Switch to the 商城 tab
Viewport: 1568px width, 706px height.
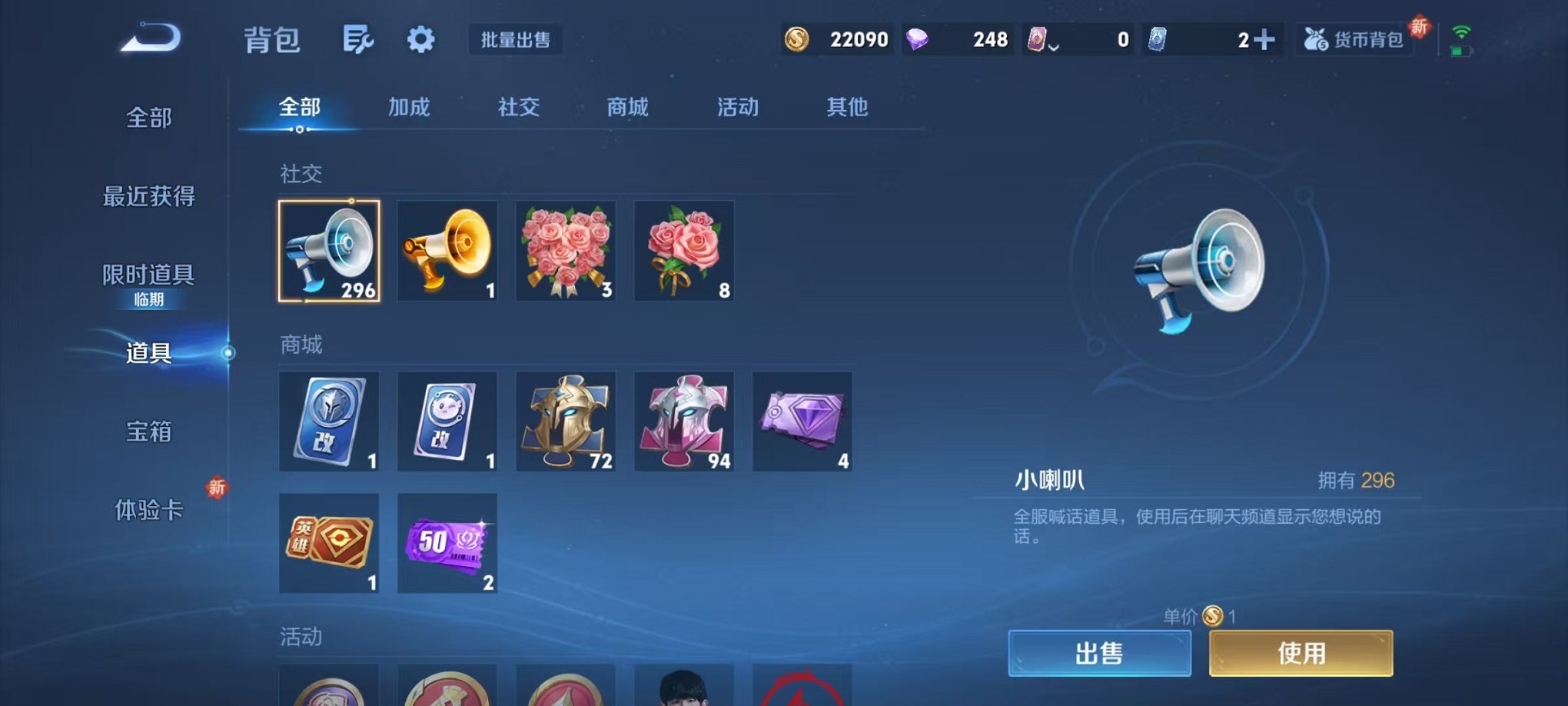tap(627, 108)
